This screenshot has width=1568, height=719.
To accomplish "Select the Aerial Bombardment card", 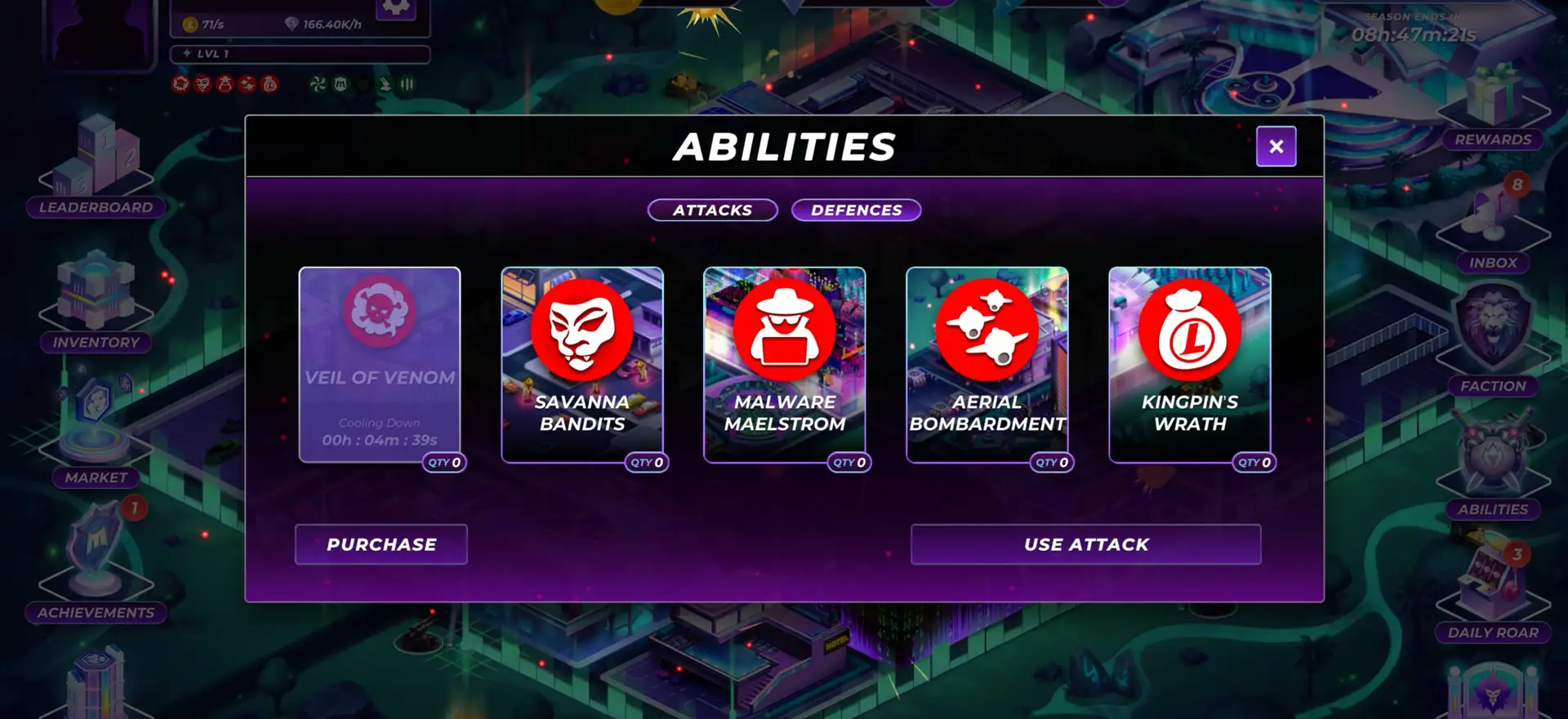I will [987, 365].
